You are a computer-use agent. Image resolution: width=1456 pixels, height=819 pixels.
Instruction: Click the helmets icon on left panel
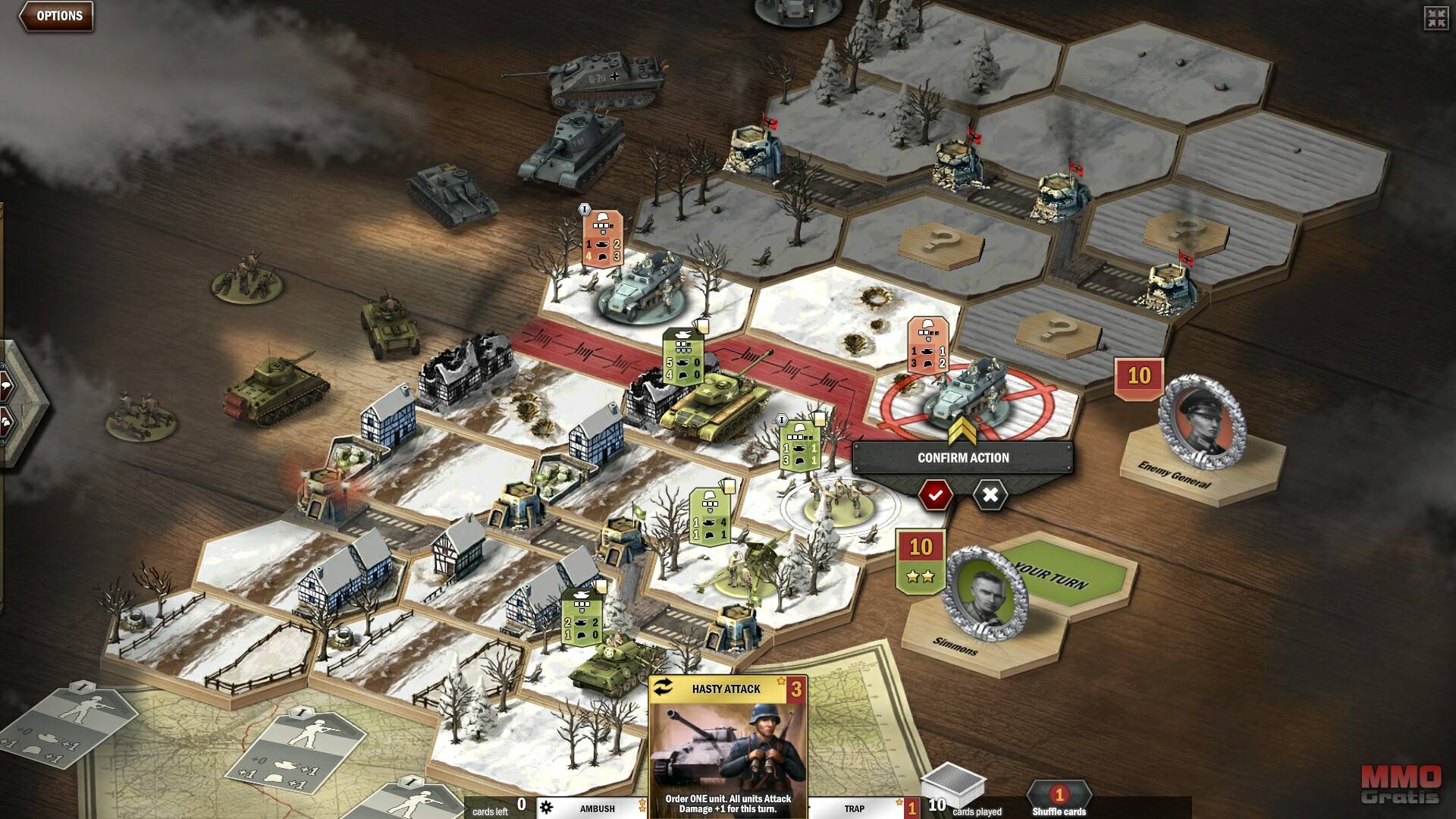[x=6, y=421]
